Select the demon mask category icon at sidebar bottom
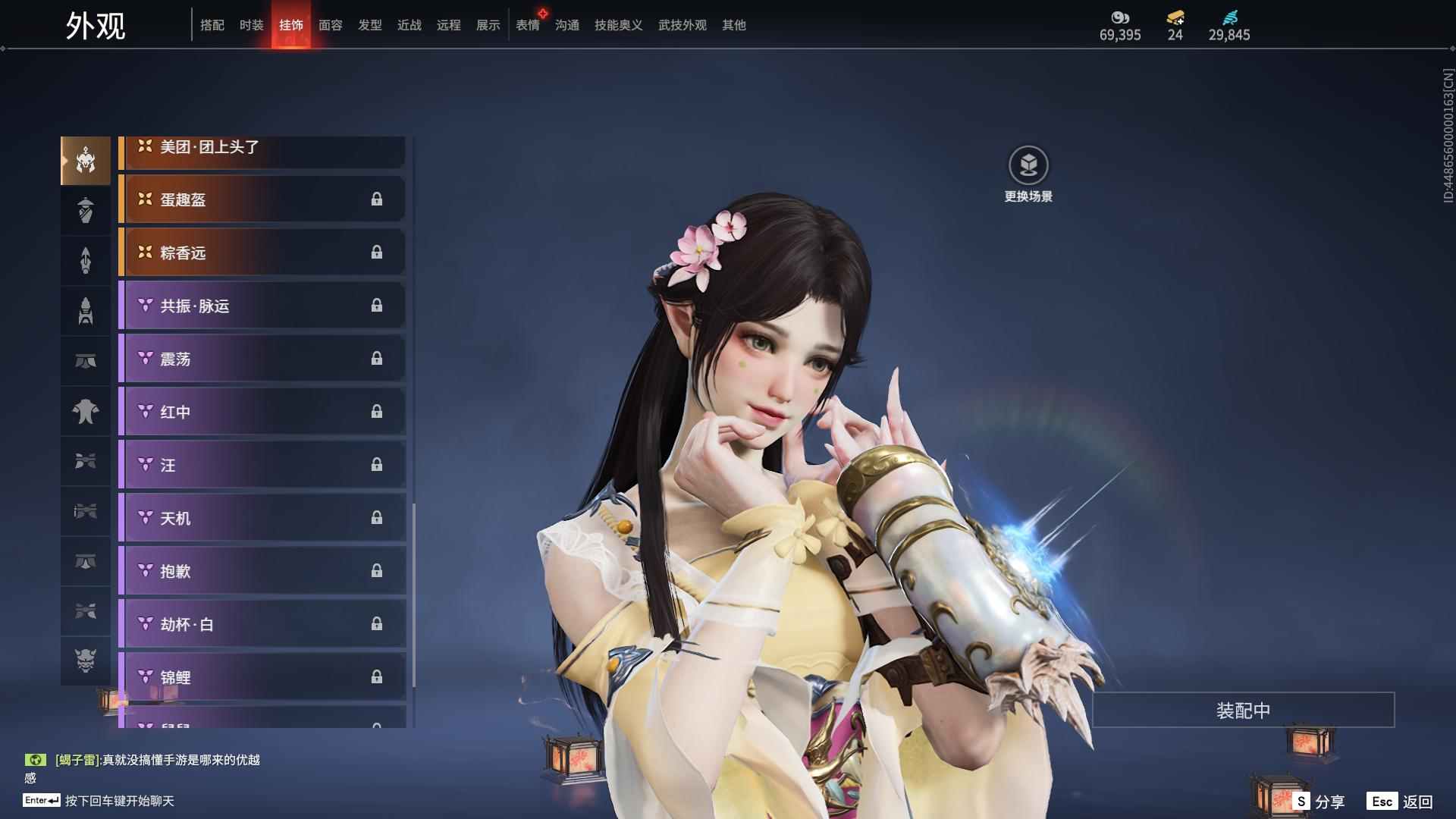Screen dimensions: 1456x819 (x=85, y=661)
